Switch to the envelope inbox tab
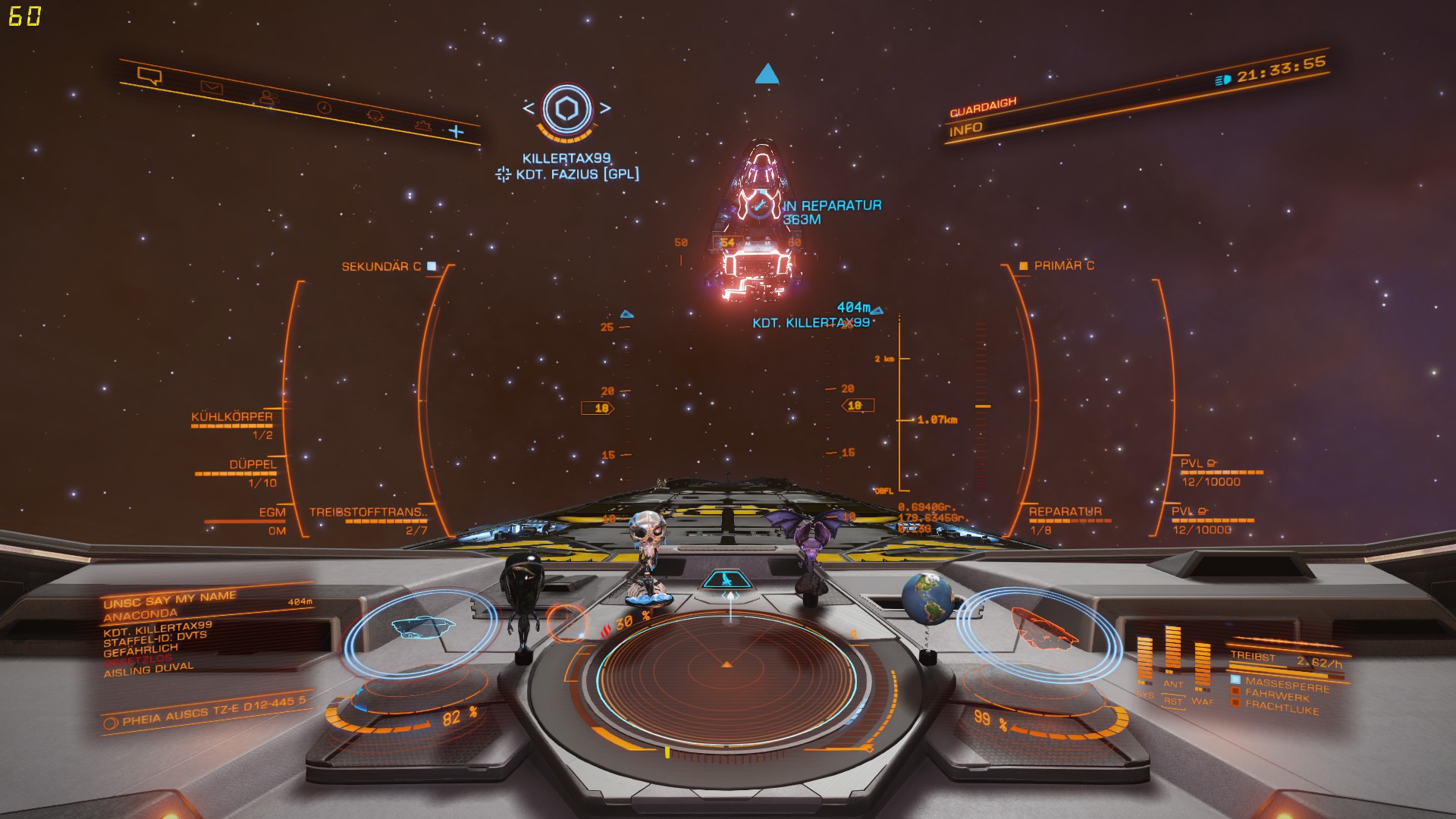 [x=212, y=88]
